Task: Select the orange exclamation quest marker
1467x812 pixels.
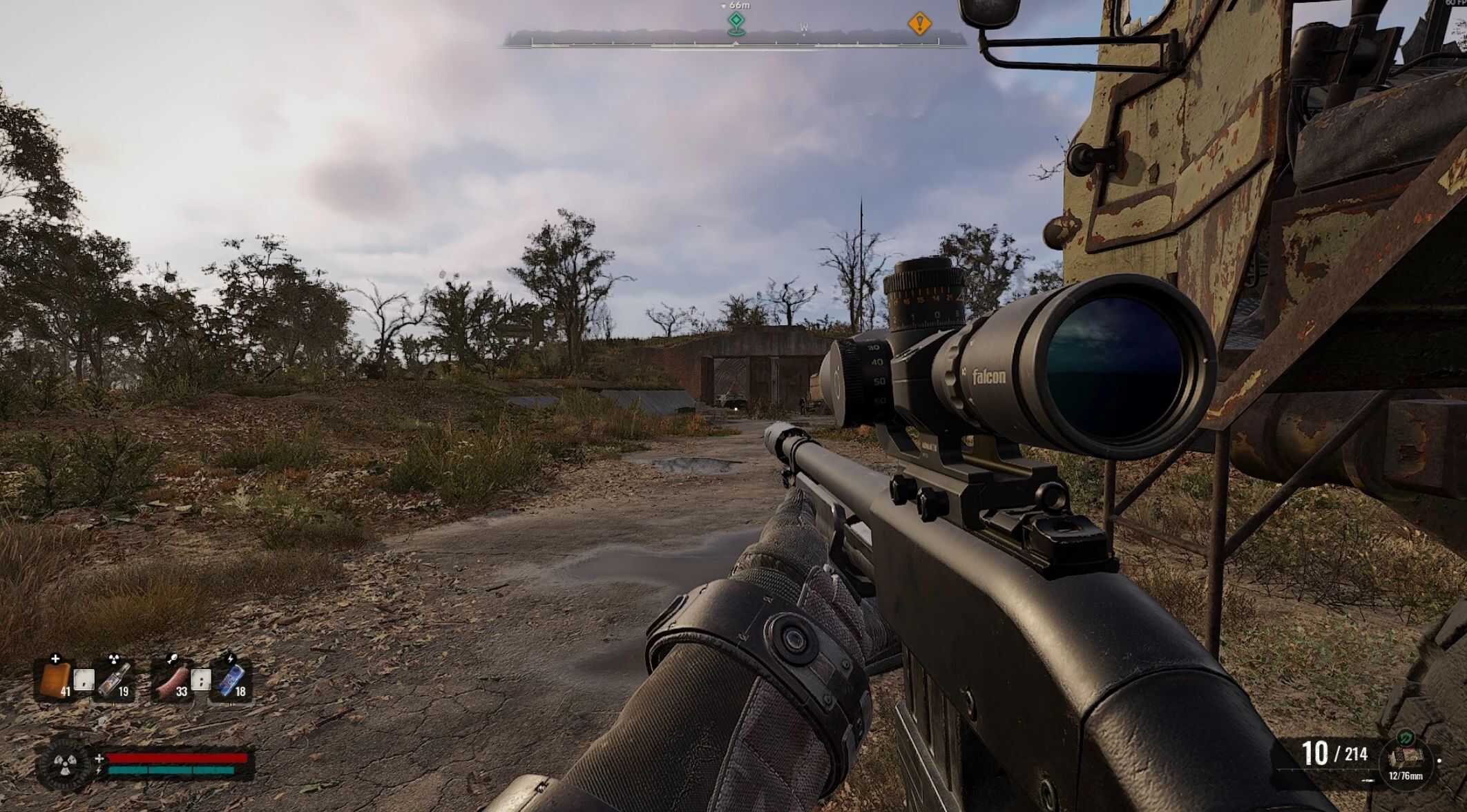Action: coord(919,24)
